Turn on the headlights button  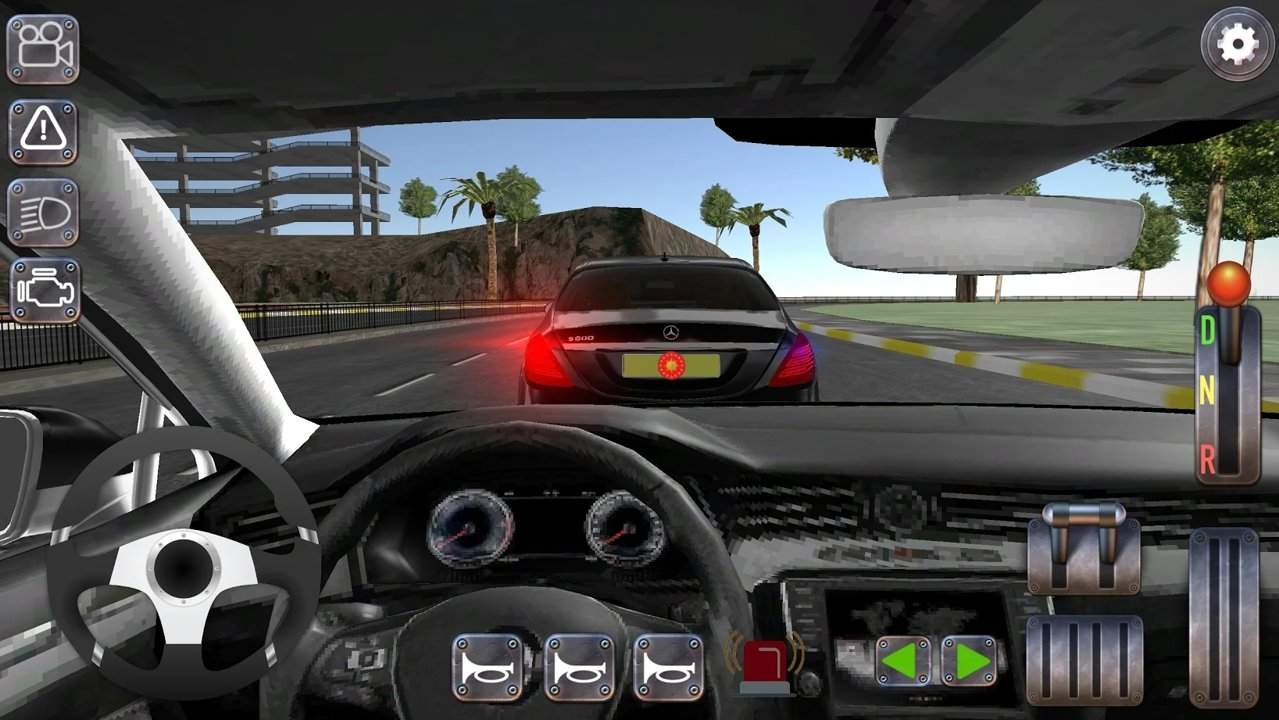[x=43, y=212]
